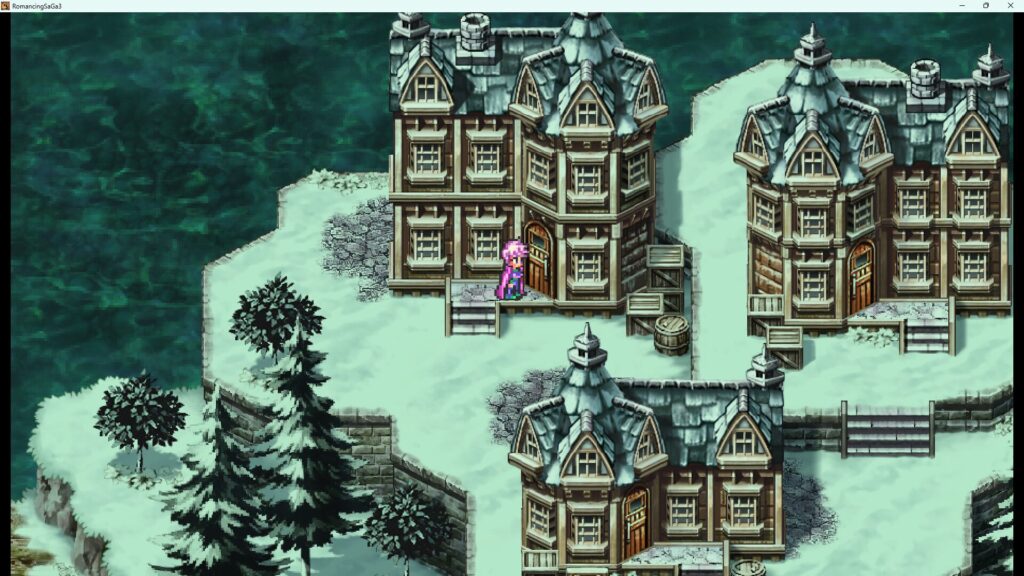Close the RomancingSaGa3 window
Image resolution: width=1024 pixels, height=576 pixels.
tap(1010, 5)
